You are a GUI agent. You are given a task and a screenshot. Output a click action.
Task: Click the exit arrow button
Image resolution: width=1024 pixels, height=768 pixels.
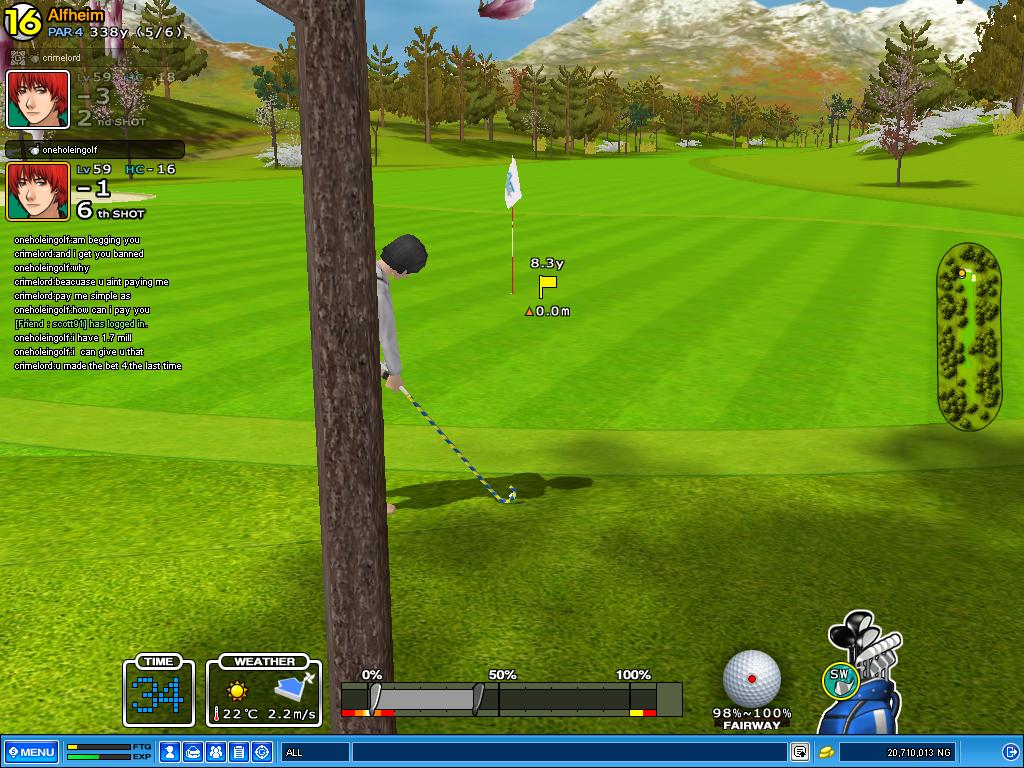pyautogui.click(x=1010, y=752)
